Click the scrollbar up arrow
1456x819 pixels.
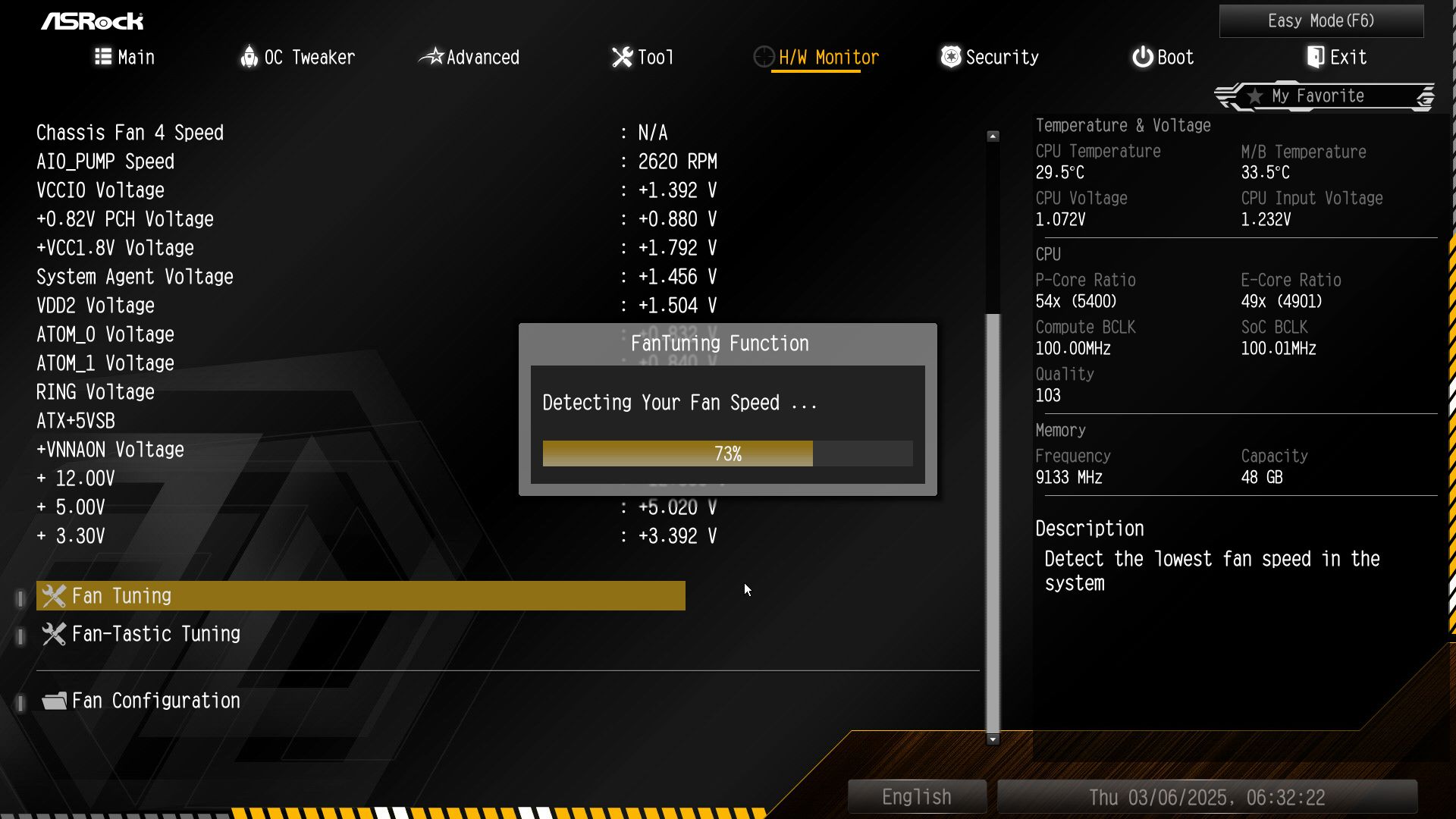click(x=993, y=136)
